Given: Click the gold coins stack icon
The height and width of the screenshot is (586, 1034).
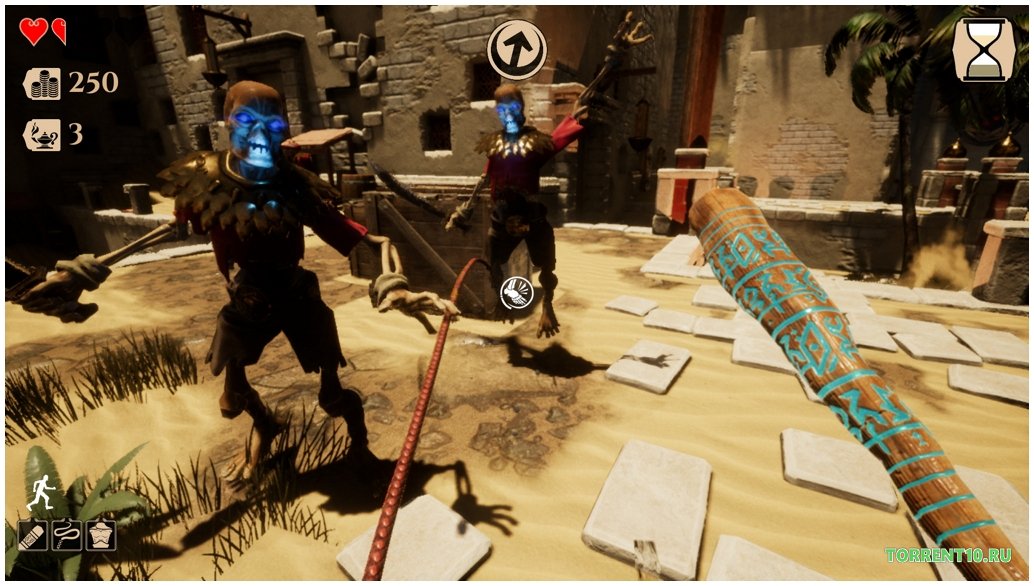Looking at the screenshot, I should tap(42, 83).
